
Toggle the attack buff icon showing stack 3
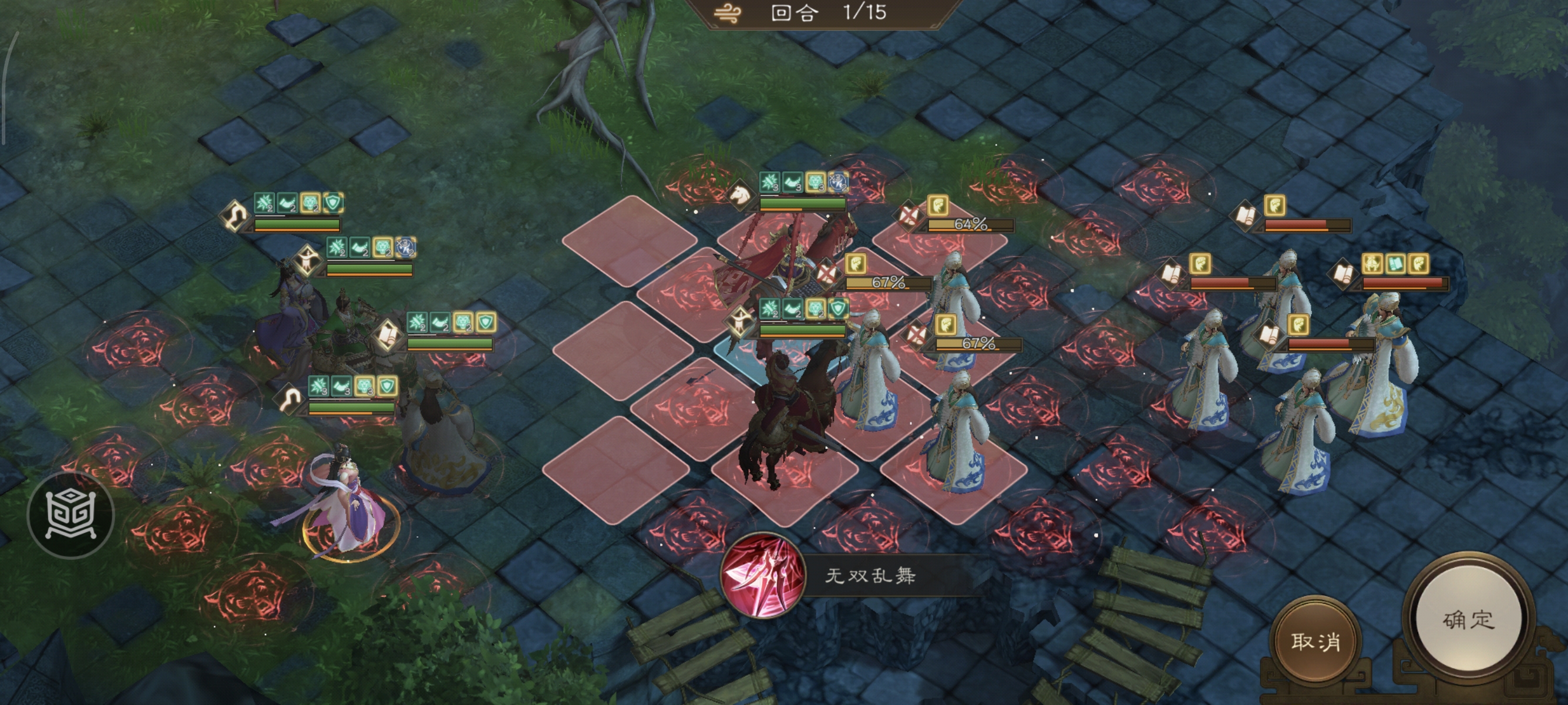769,182
